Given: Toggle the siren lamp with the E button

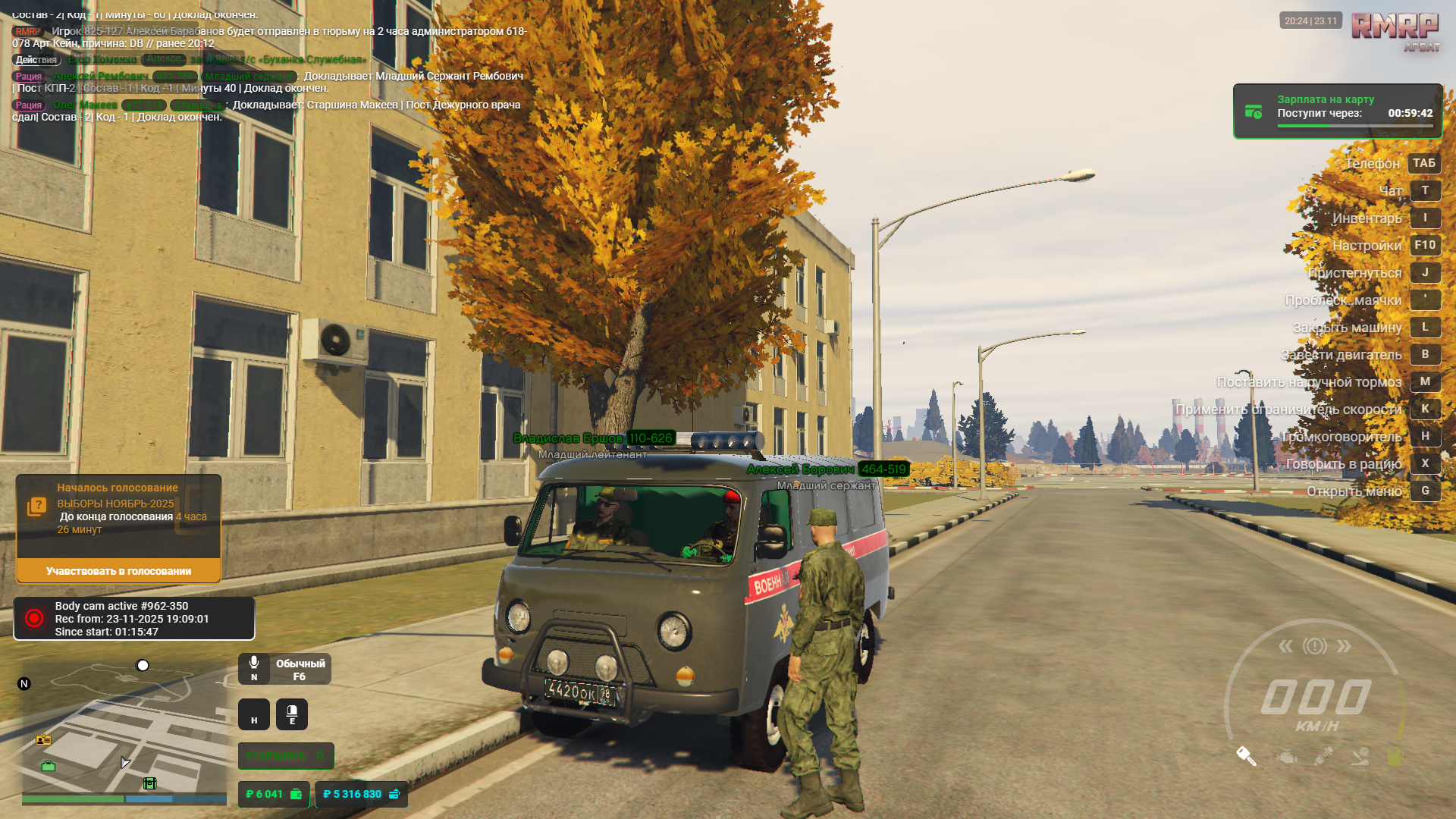Looking at the screenshot, I should (292, 714).
